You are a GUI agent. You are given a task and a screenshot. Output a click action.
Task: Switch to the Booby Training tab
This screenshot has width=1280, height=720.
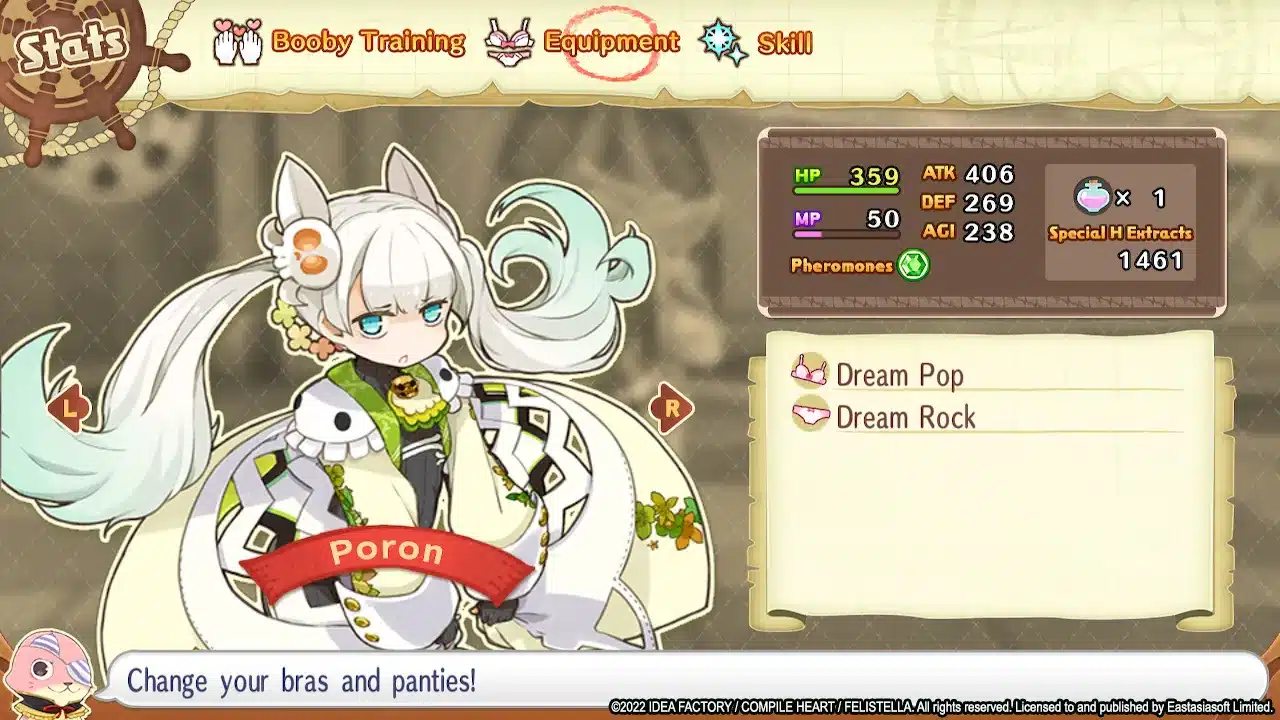[365, 41]
